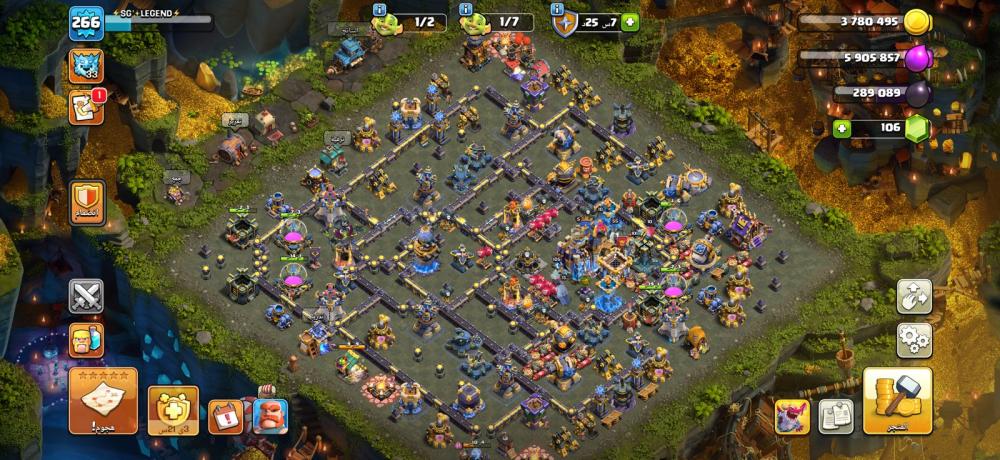Open the news scroll papers icon
Screen dimensions: 1000x460
pos(836,415)
